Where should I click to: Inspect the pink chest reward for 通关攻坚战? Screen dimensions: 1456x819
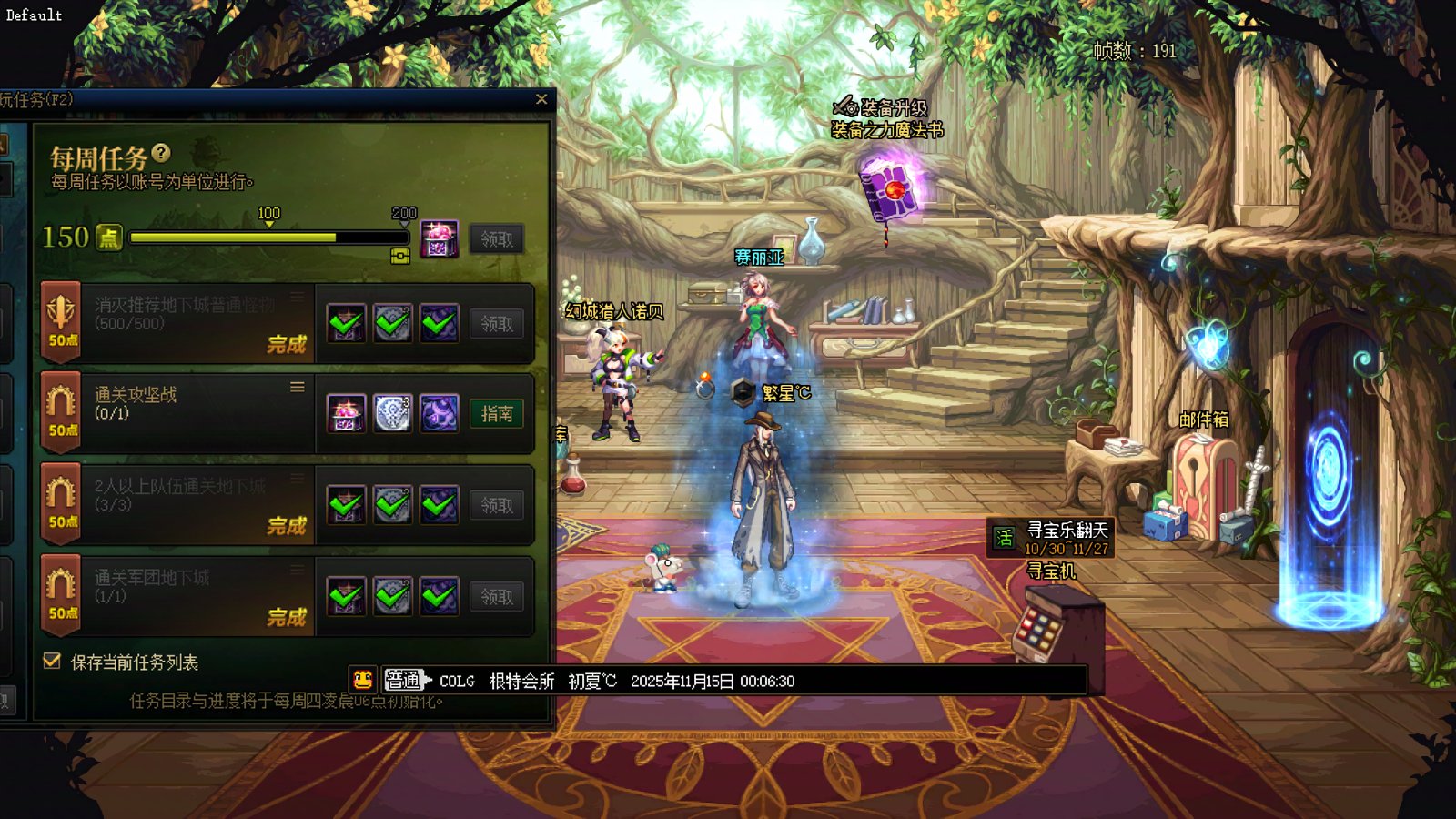[347, 414]
